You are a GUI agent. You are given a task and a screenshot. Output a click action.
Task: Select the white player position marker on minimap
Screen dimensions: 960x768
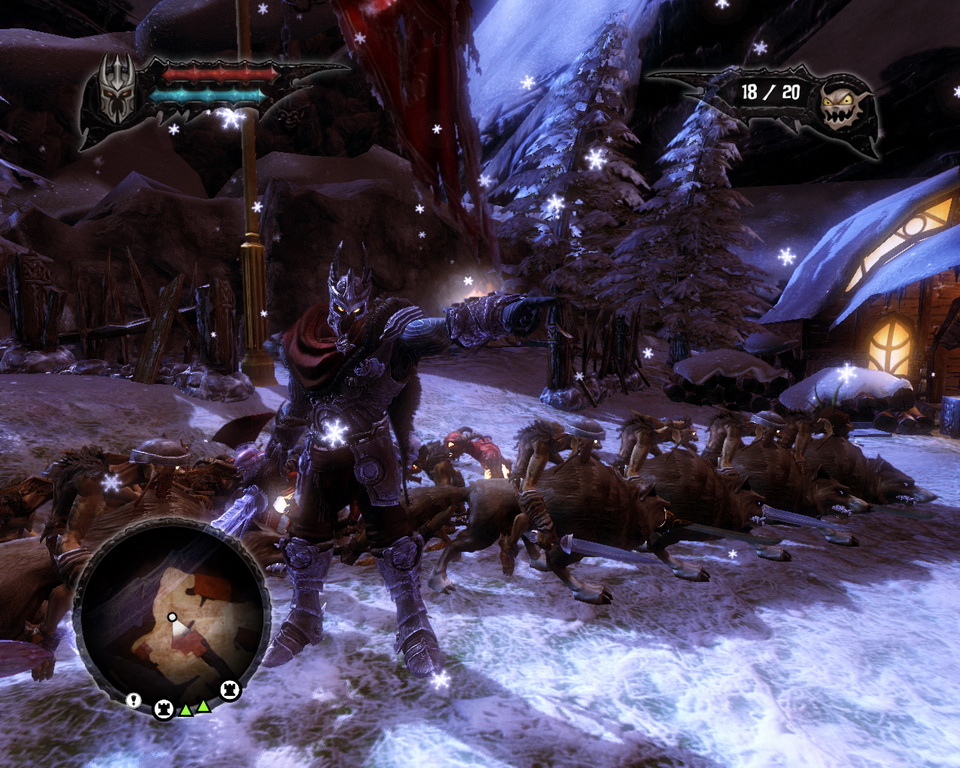172,618
